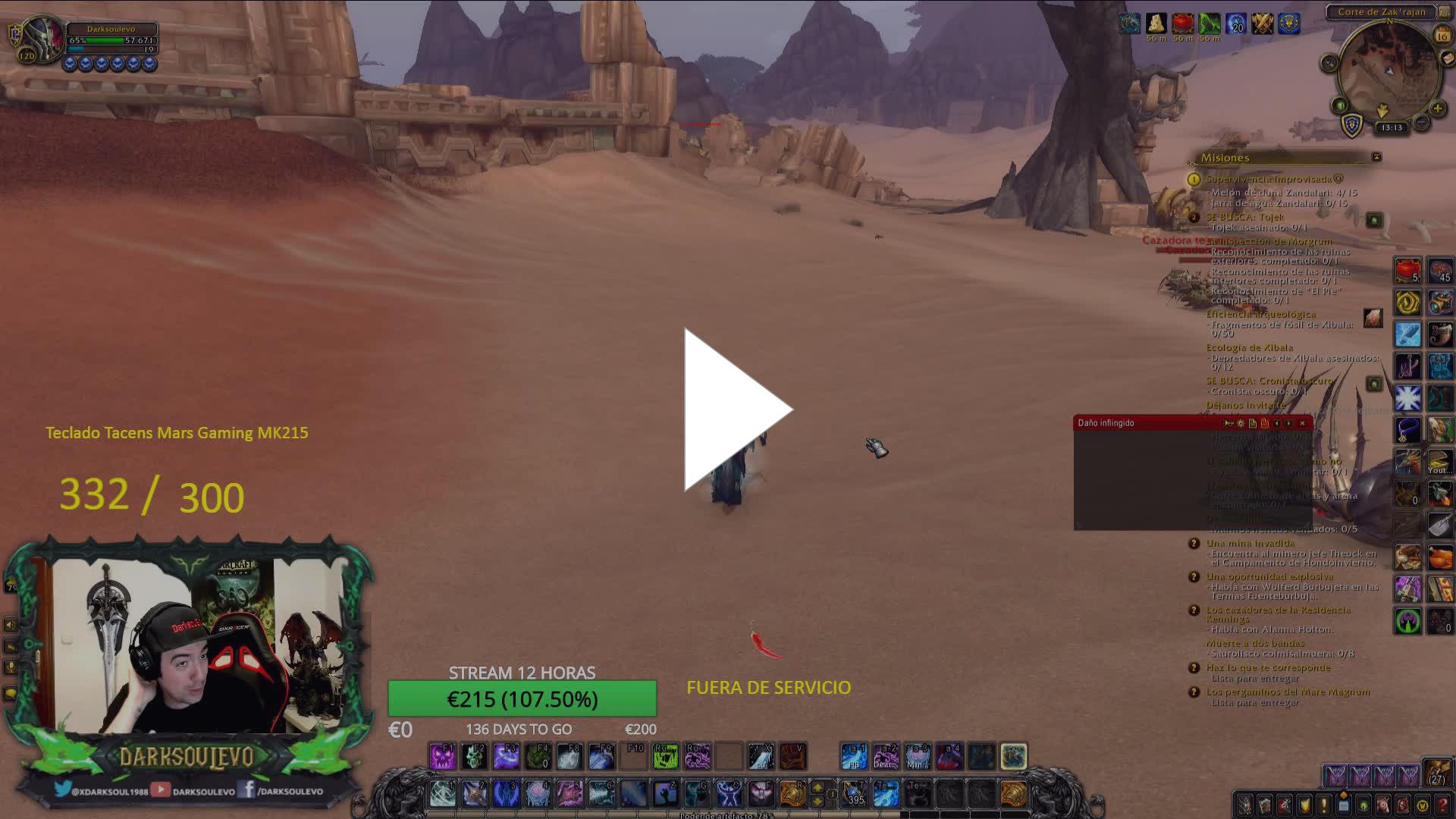Click the minimap

[1389, 72]
